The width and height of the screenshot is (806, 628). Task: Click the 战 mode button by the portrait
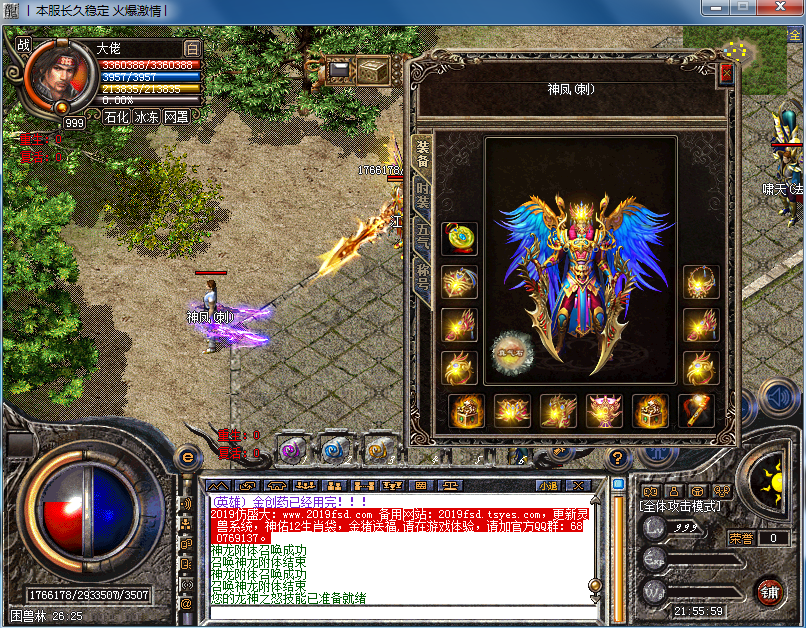pyautogui.click(x=23, y=44)
